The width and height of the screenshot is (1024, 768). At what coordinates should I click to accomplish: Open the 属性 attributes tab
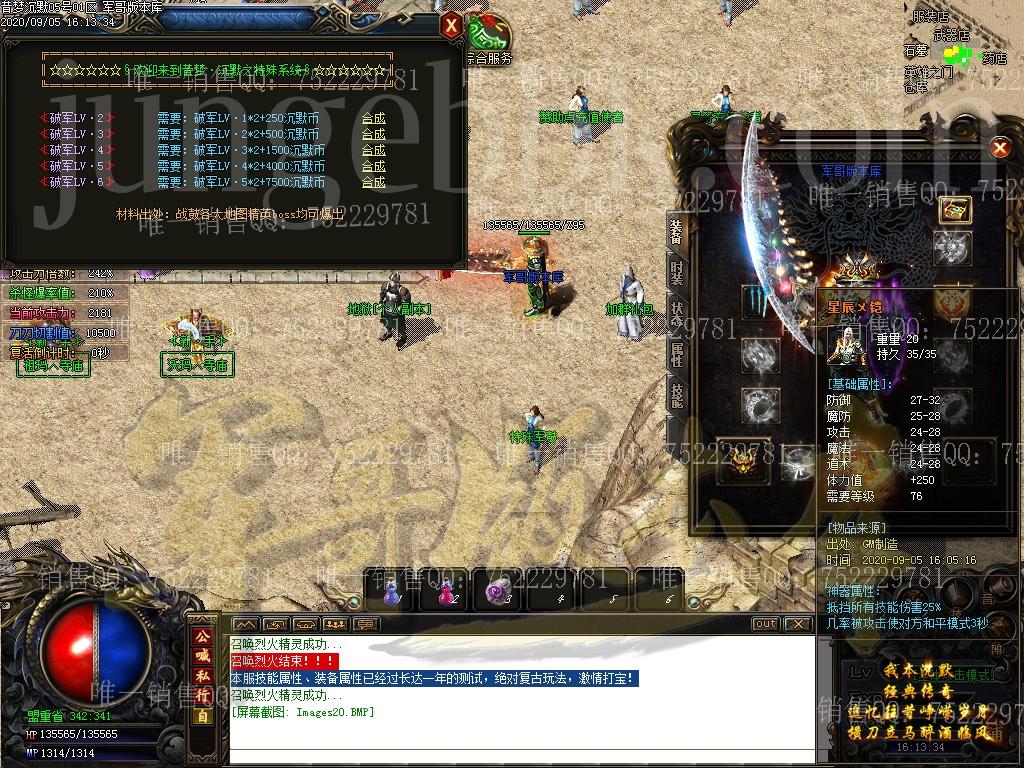click(677, 352)
